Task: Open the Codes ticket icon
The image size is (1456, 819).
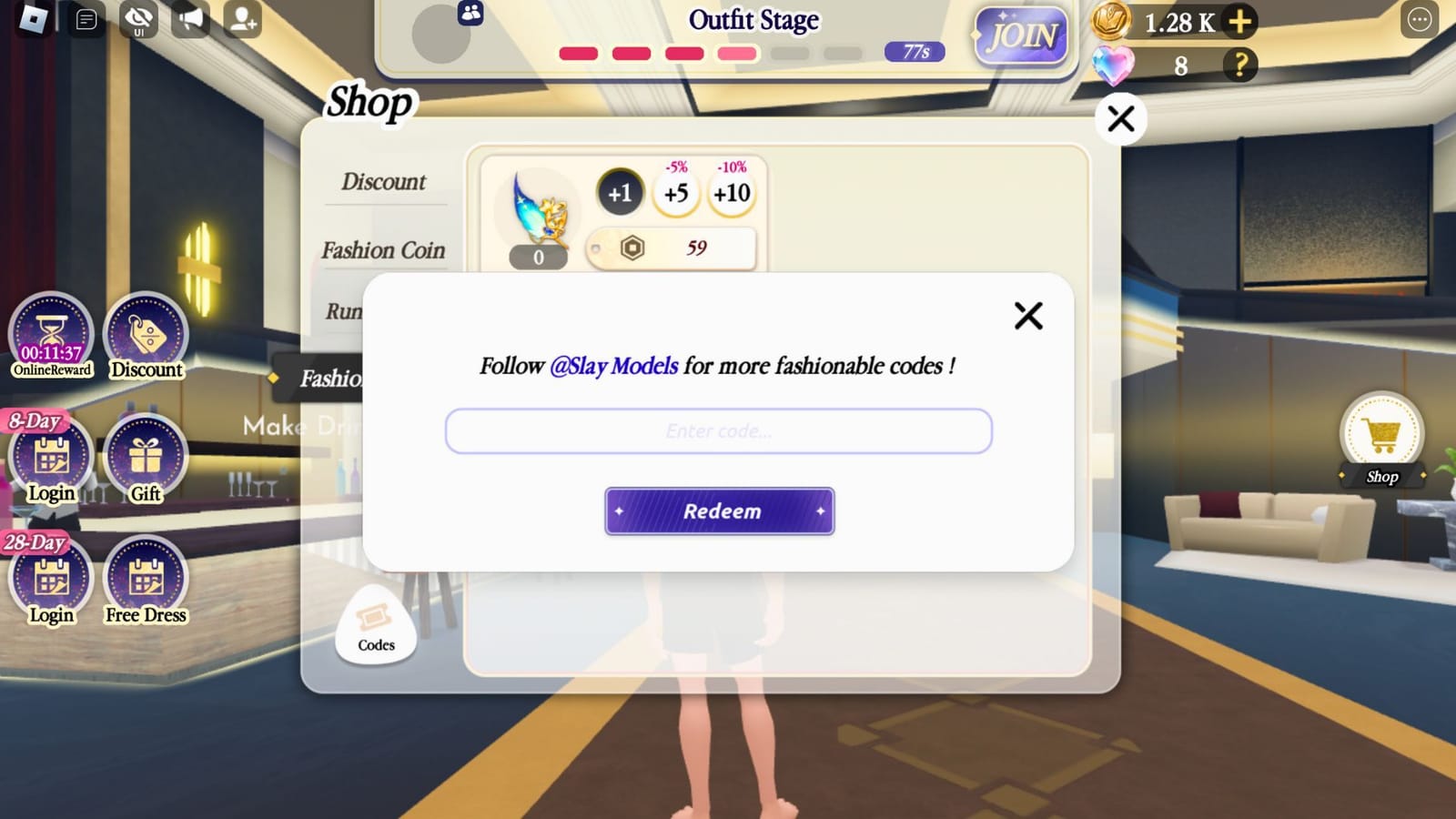Action: pos(375,628)
